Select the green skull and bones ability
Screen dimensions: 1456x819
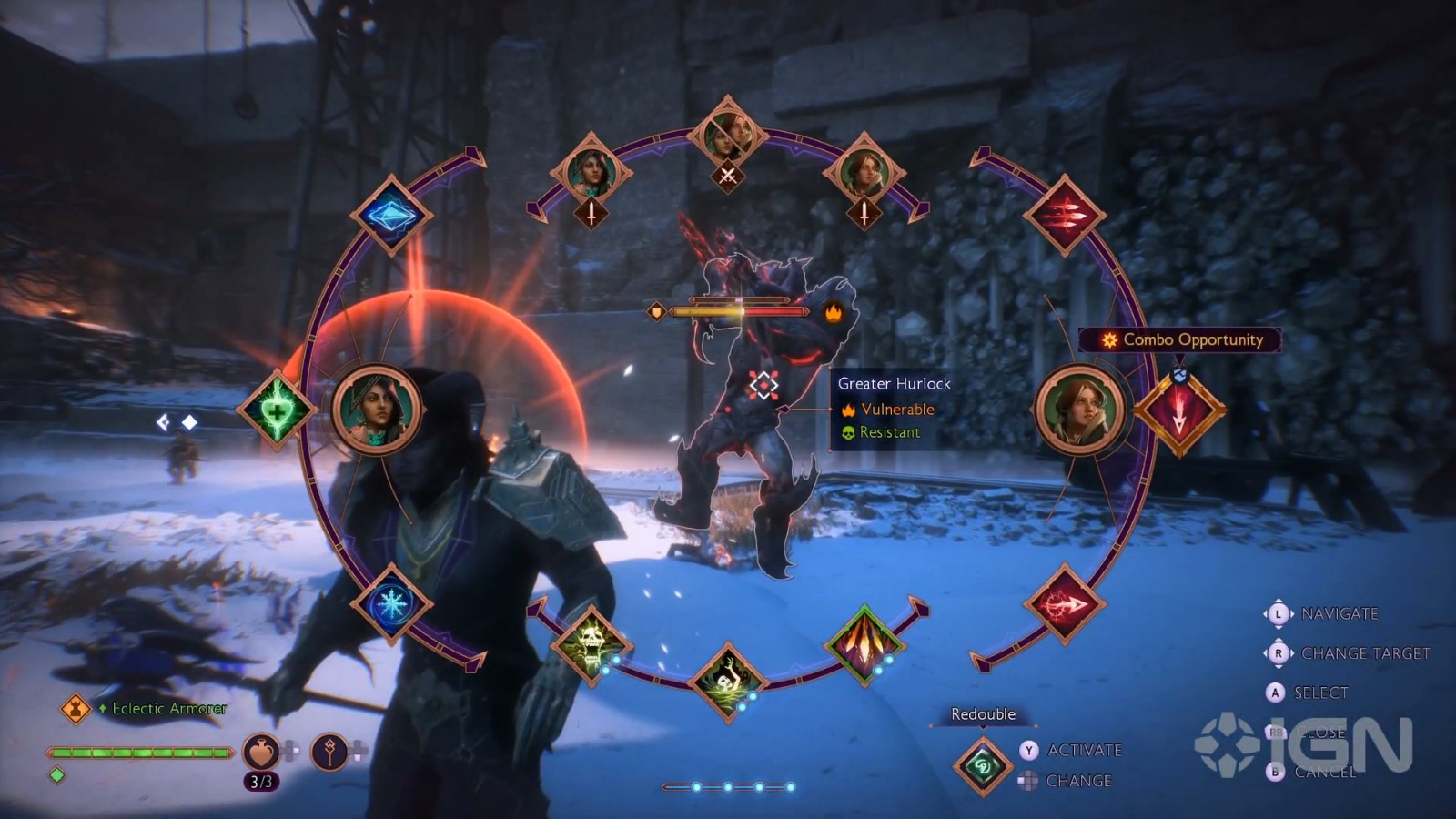tap(727, 682)
